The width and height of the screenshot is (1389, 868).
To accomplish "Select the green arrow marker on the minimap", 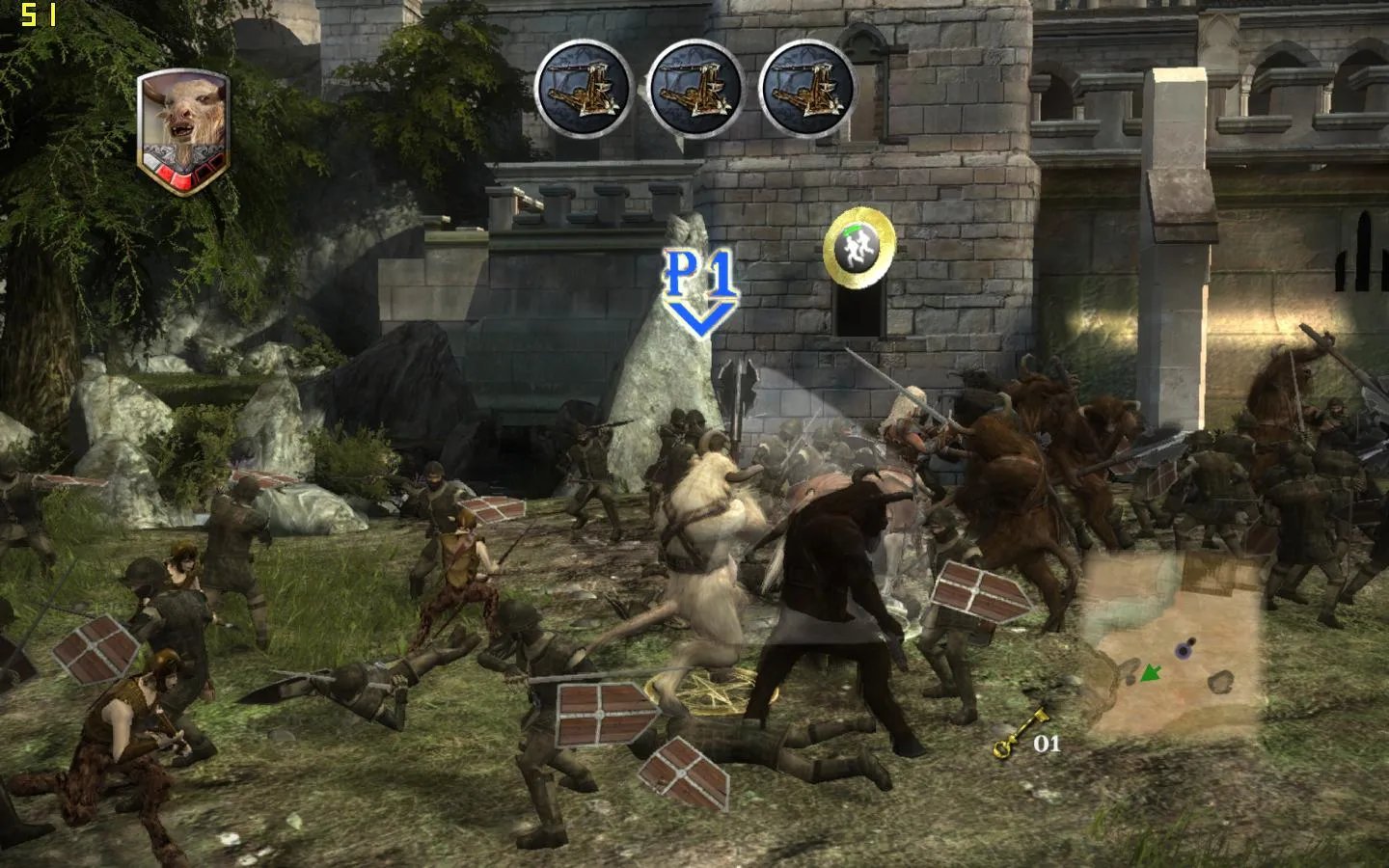I will [x=1149, y=672].
